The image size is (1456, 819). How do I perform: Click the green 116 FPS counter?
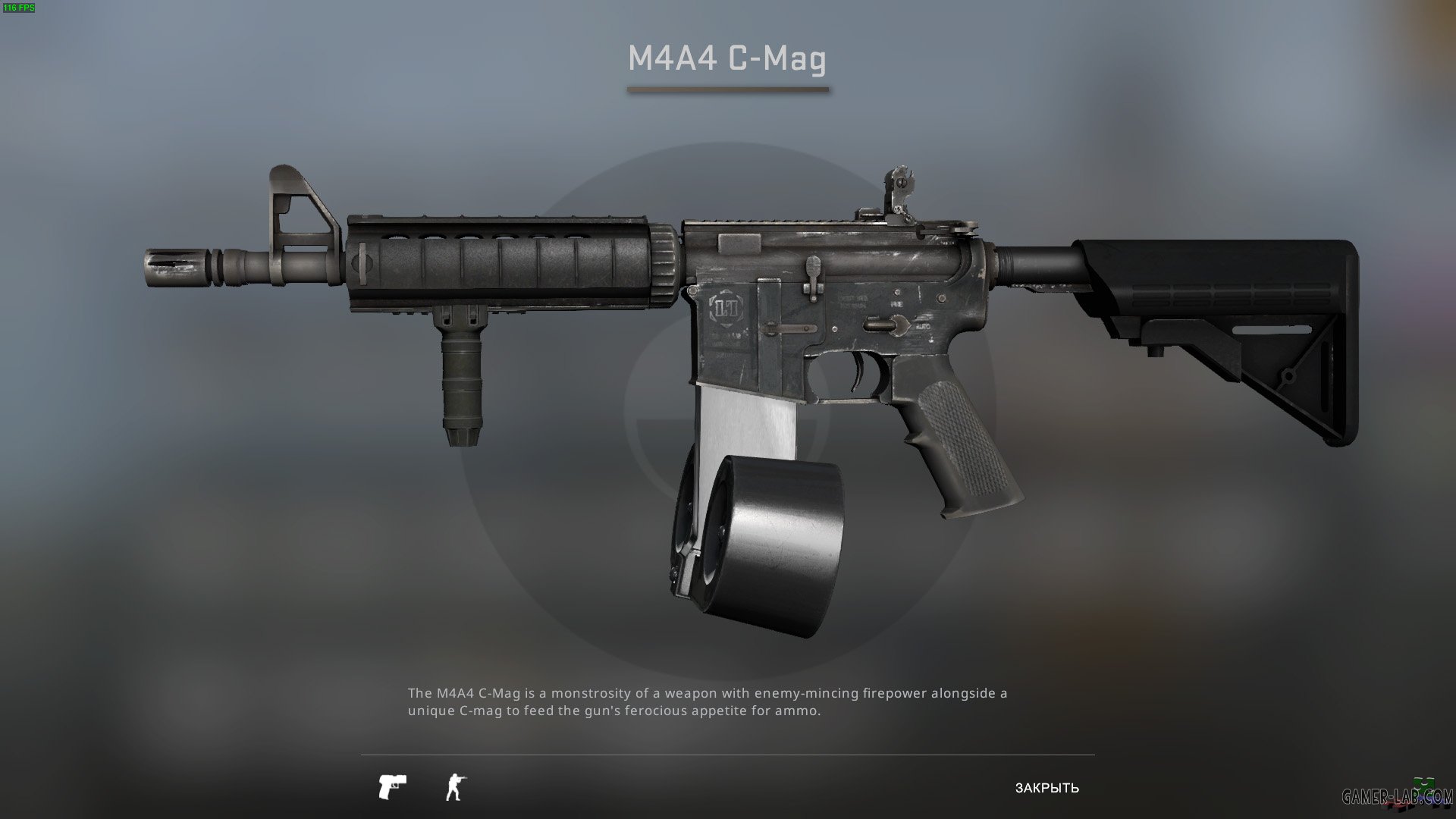coord(20,6)
